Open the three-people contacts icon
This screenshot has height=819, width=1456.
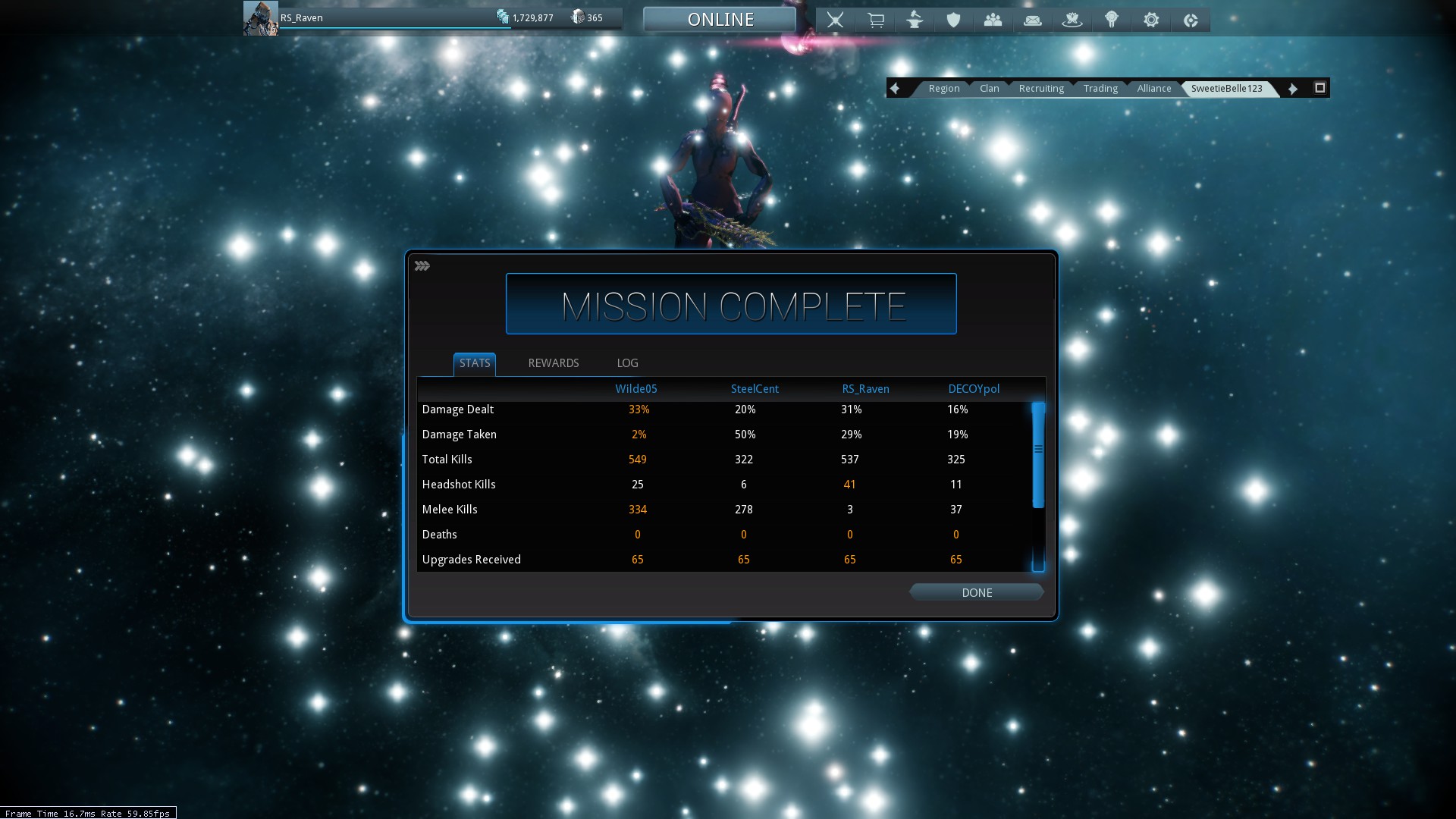(x=993, y=20)
